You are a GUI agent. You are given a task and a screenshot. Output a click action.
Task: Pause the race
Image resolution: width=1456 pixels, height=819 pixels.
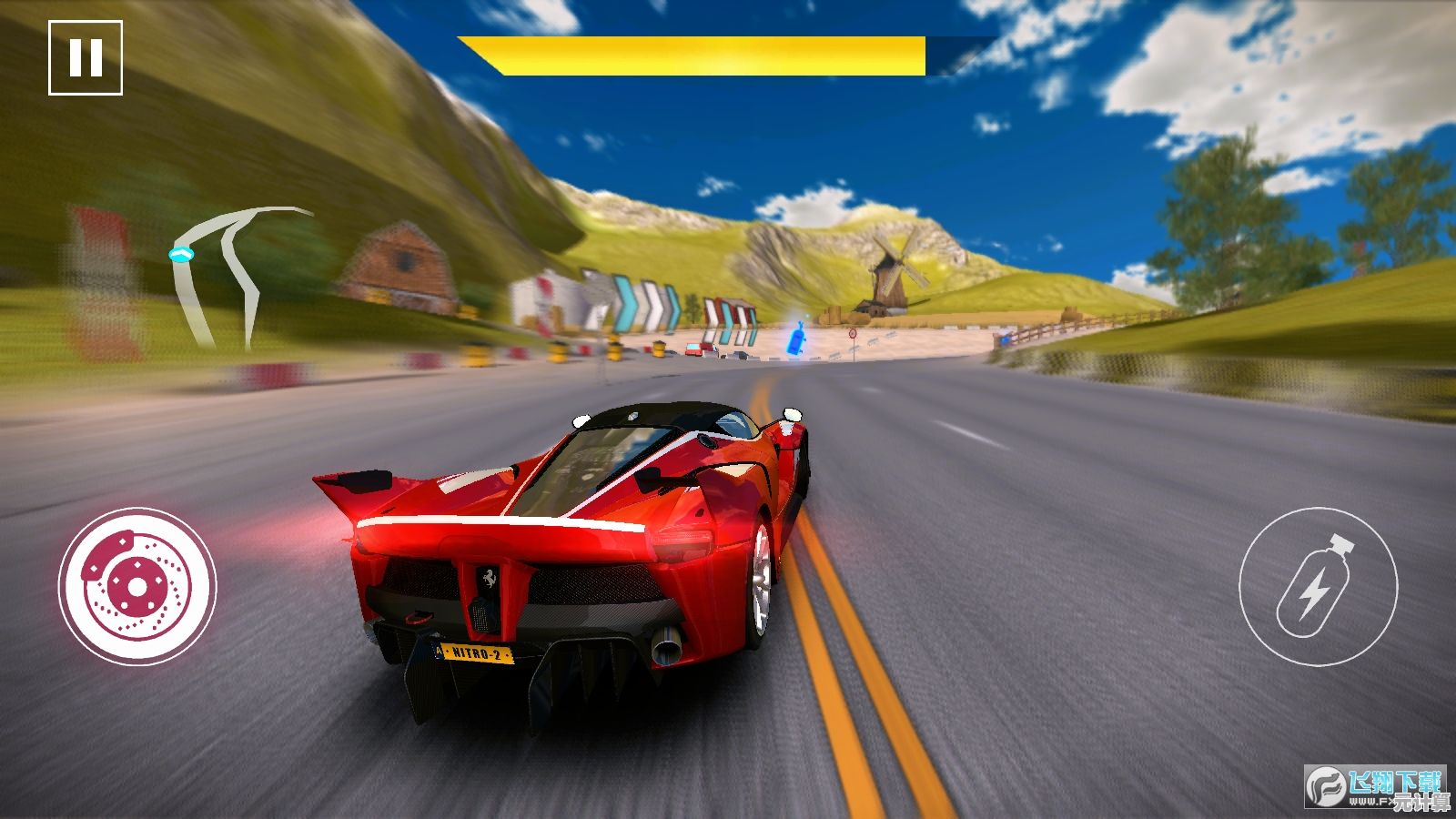[x=86, y=57]
